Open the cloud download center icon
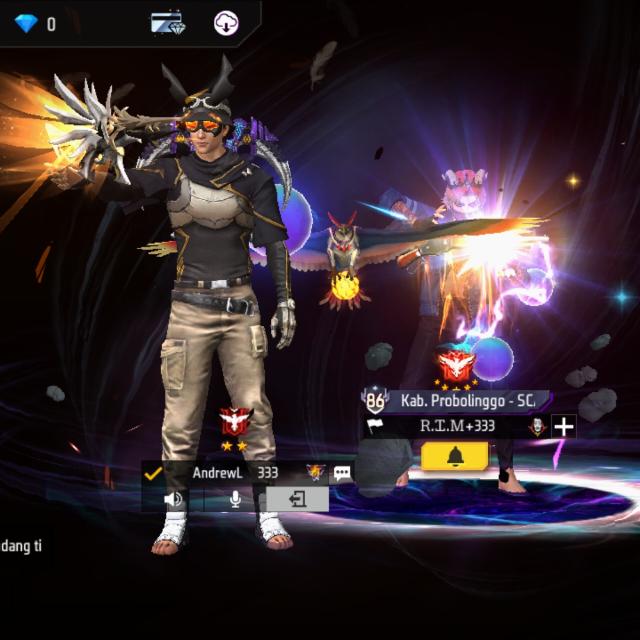Viewport: 640px width, 640px height. click(227, 22)
